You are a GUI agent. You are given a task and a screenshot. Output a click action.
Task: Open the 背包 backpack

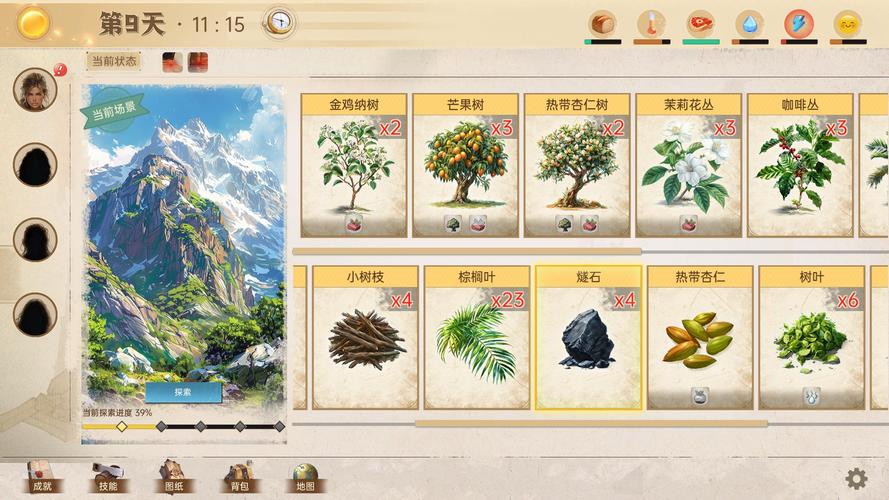click(238, 477)
